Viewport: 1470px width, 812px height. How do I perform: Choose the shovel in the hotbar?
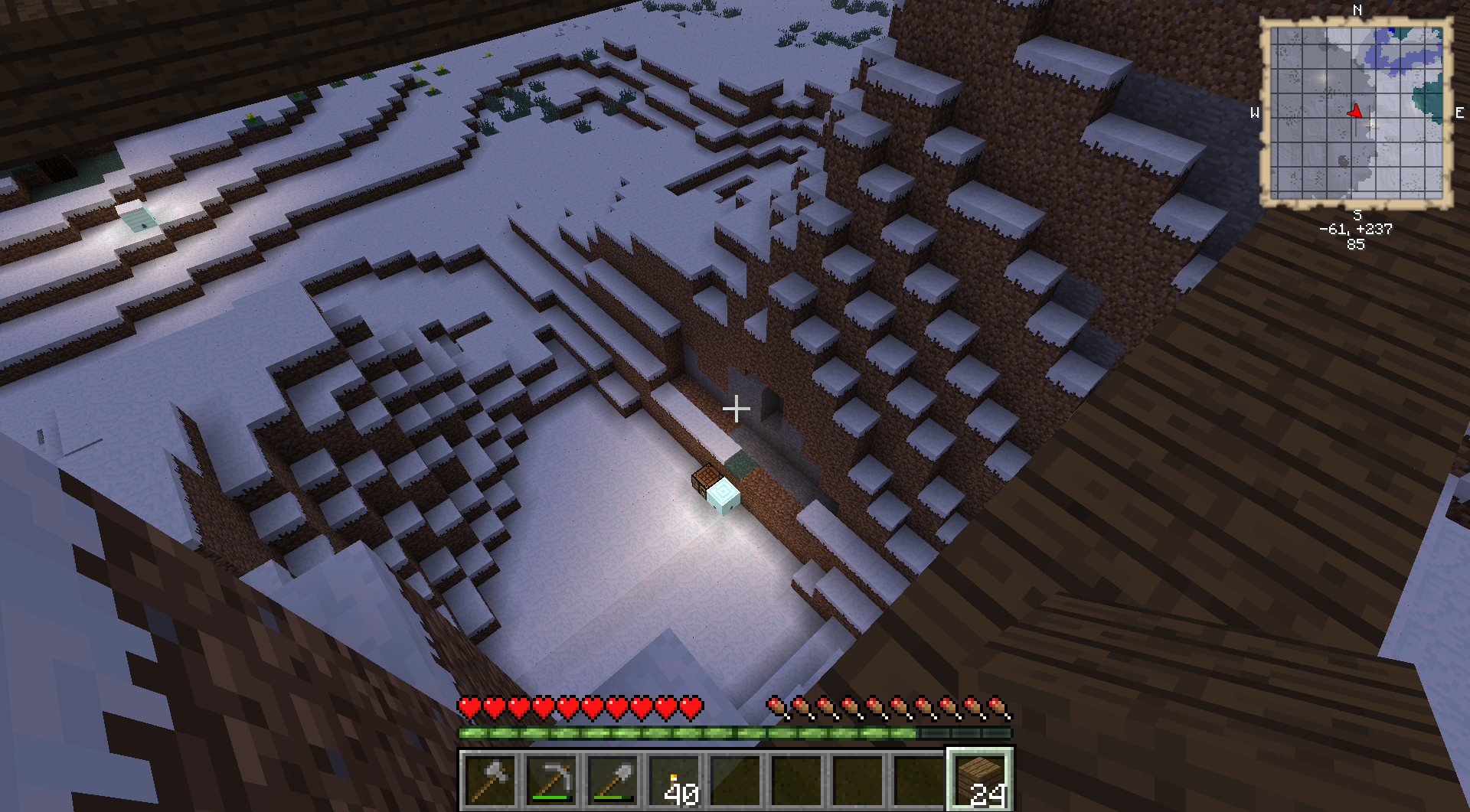(x=612, y=780)
